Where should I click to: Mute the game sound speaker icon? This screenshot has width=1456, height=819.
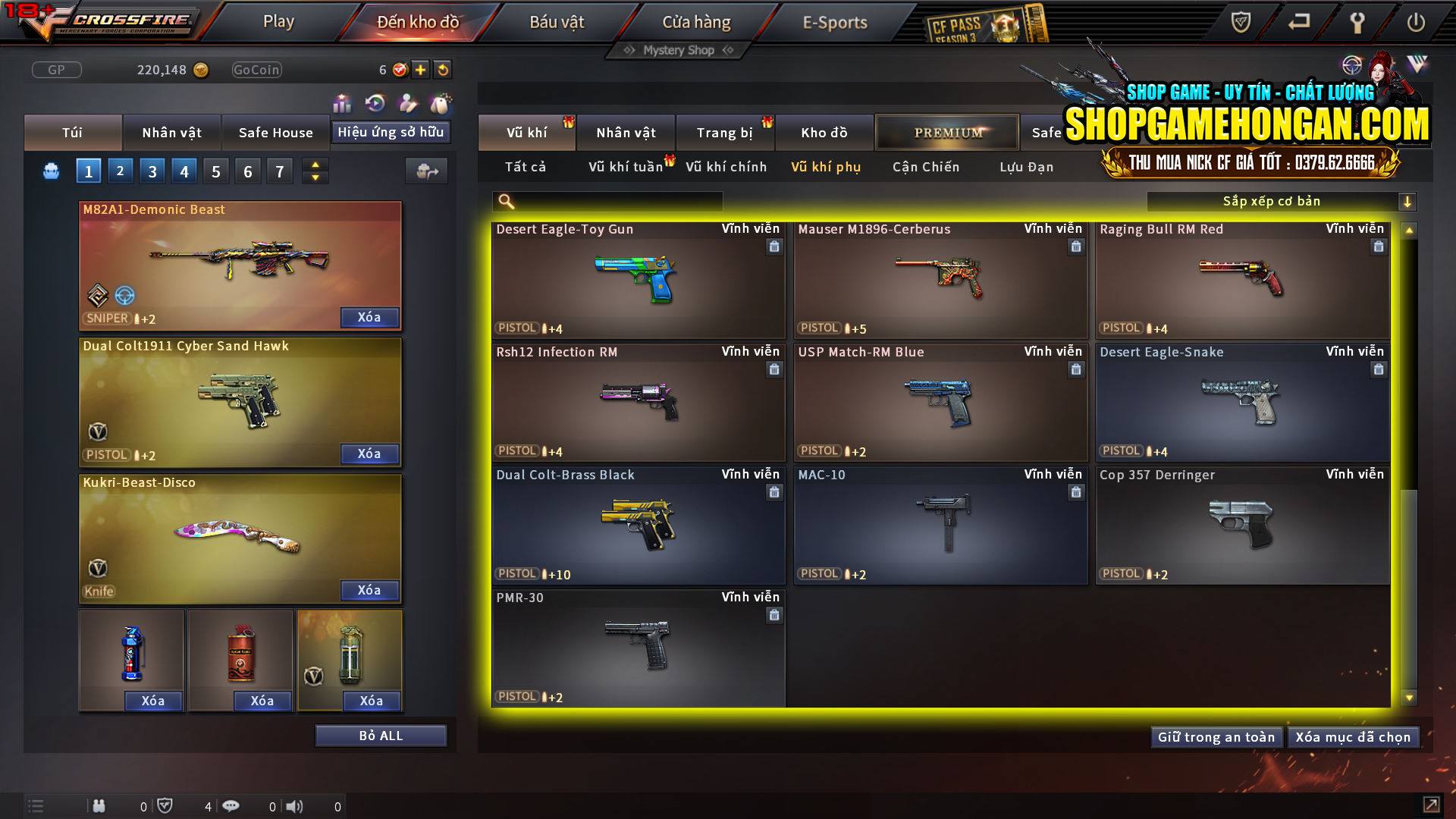tap(294, 805)
